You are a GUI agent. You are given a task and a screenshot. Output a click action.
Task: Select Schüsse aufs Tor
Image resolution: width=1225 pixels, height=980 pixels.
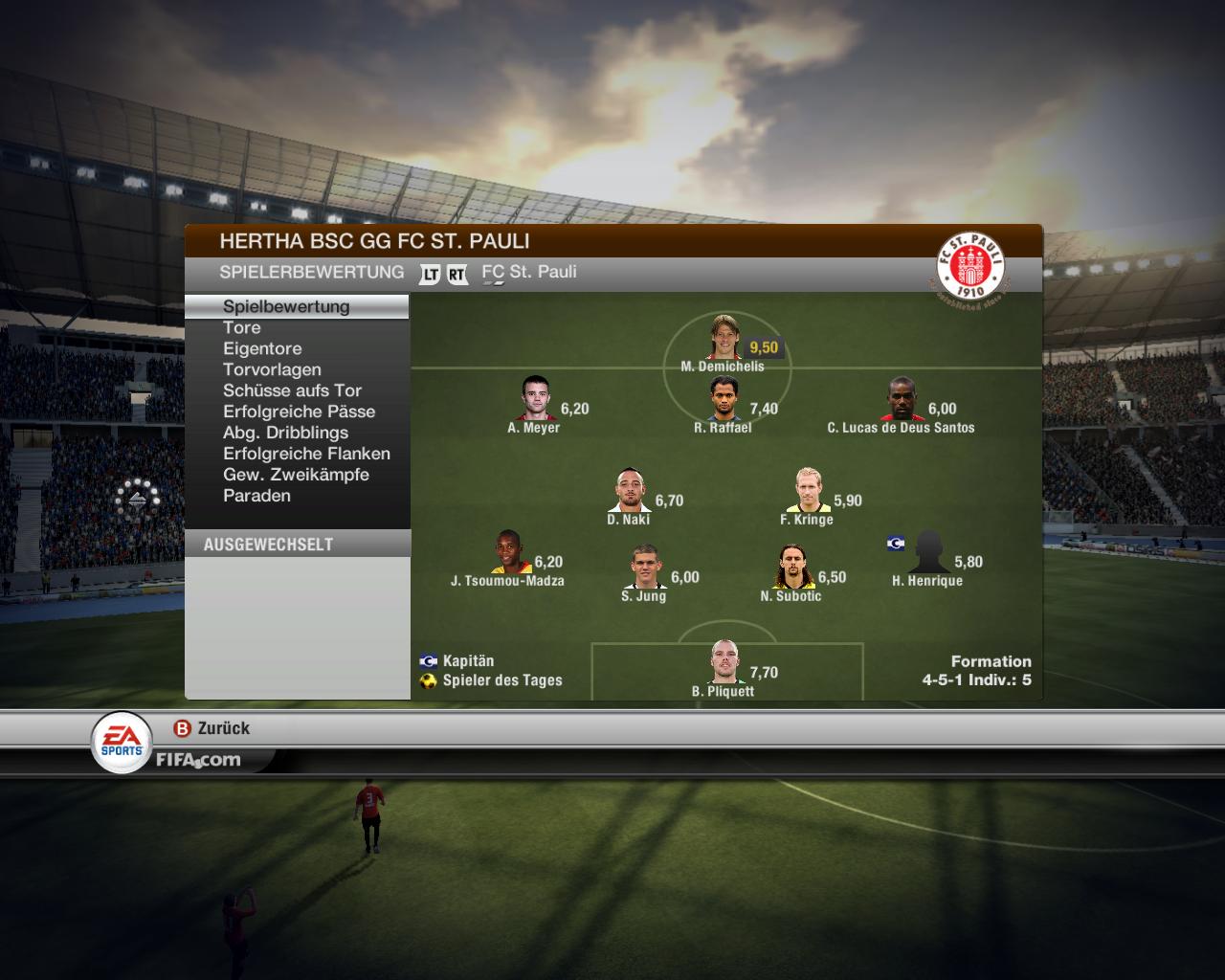292,390
